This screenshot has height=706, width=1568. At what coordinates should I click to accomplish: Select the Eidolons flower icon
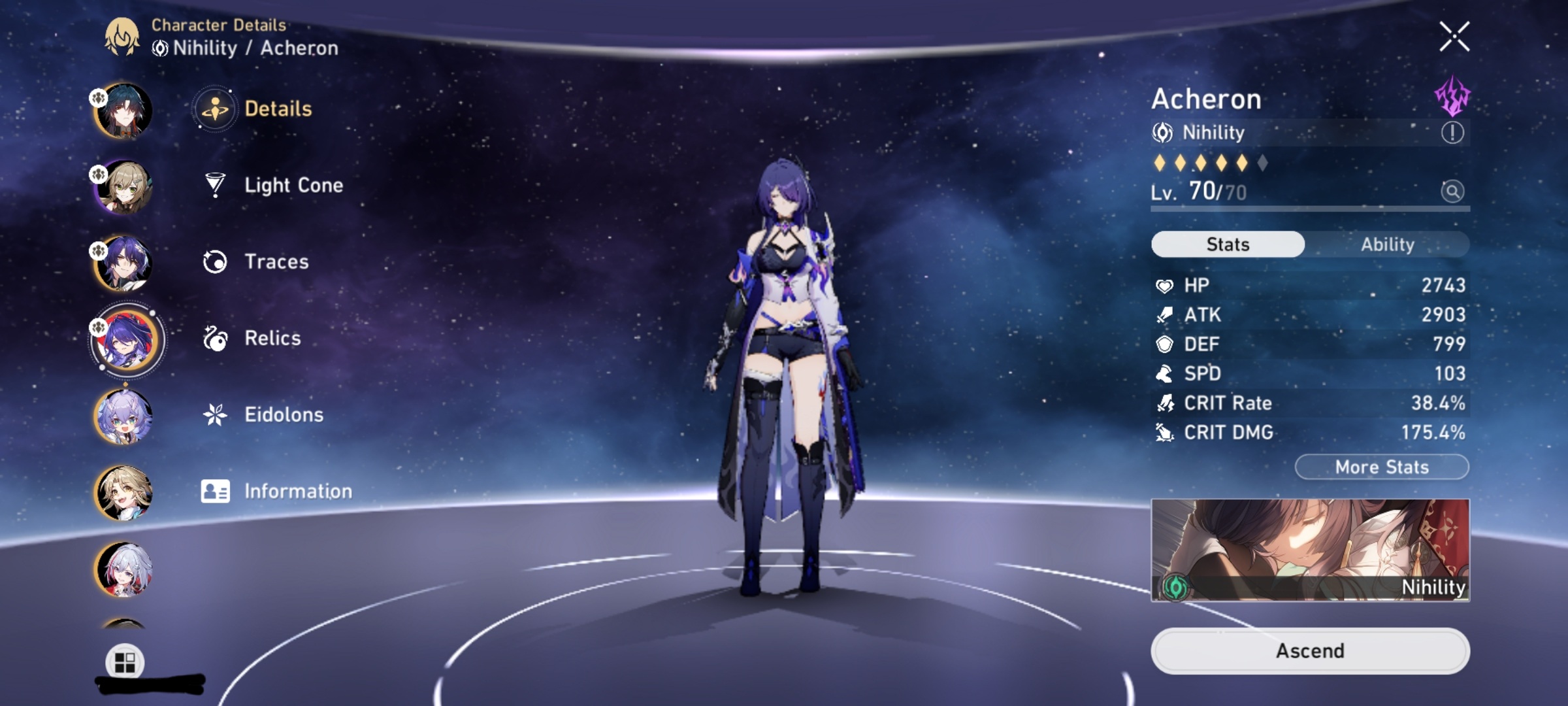click(x=214, y=414)
